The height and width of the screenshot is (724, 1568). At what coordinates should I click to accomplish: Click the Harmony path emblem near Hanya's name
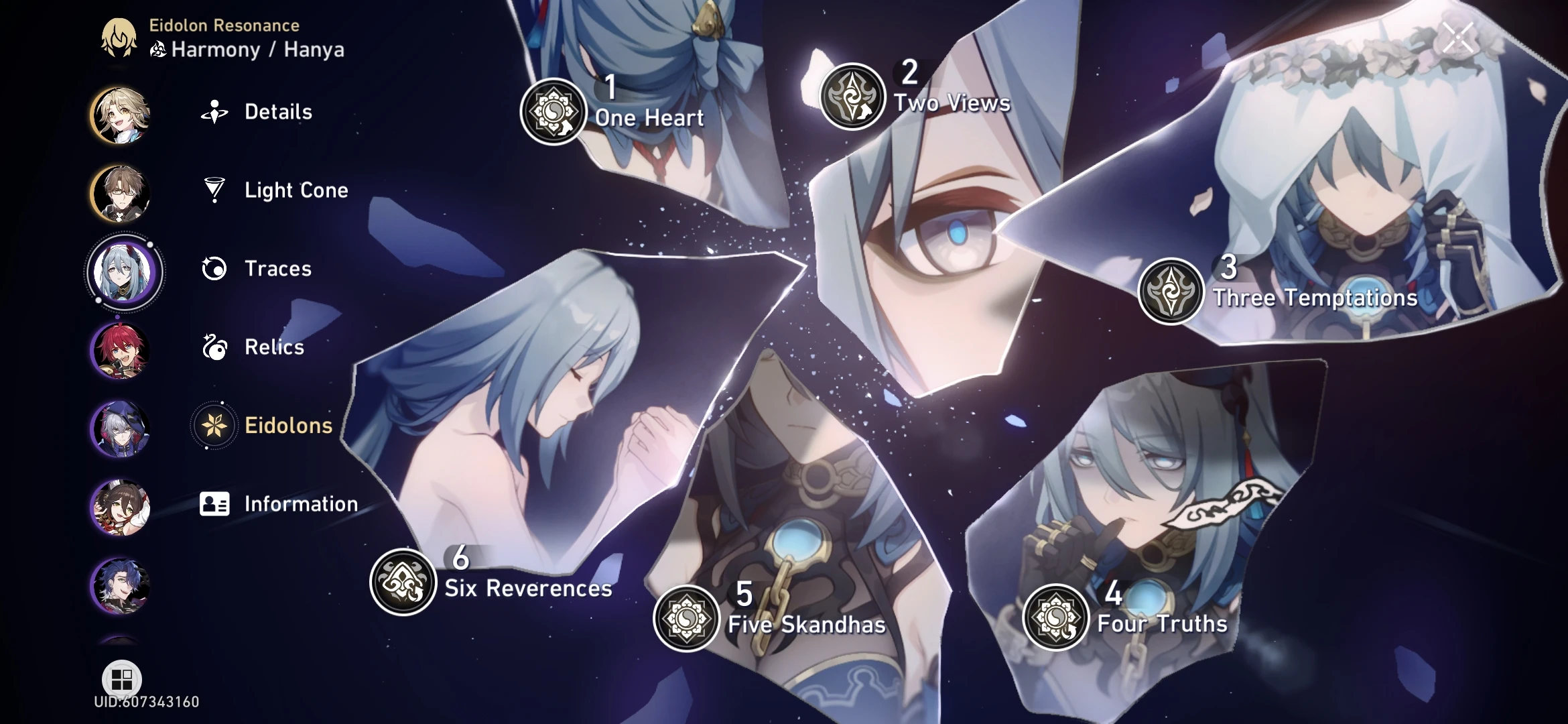coord(159,50)
